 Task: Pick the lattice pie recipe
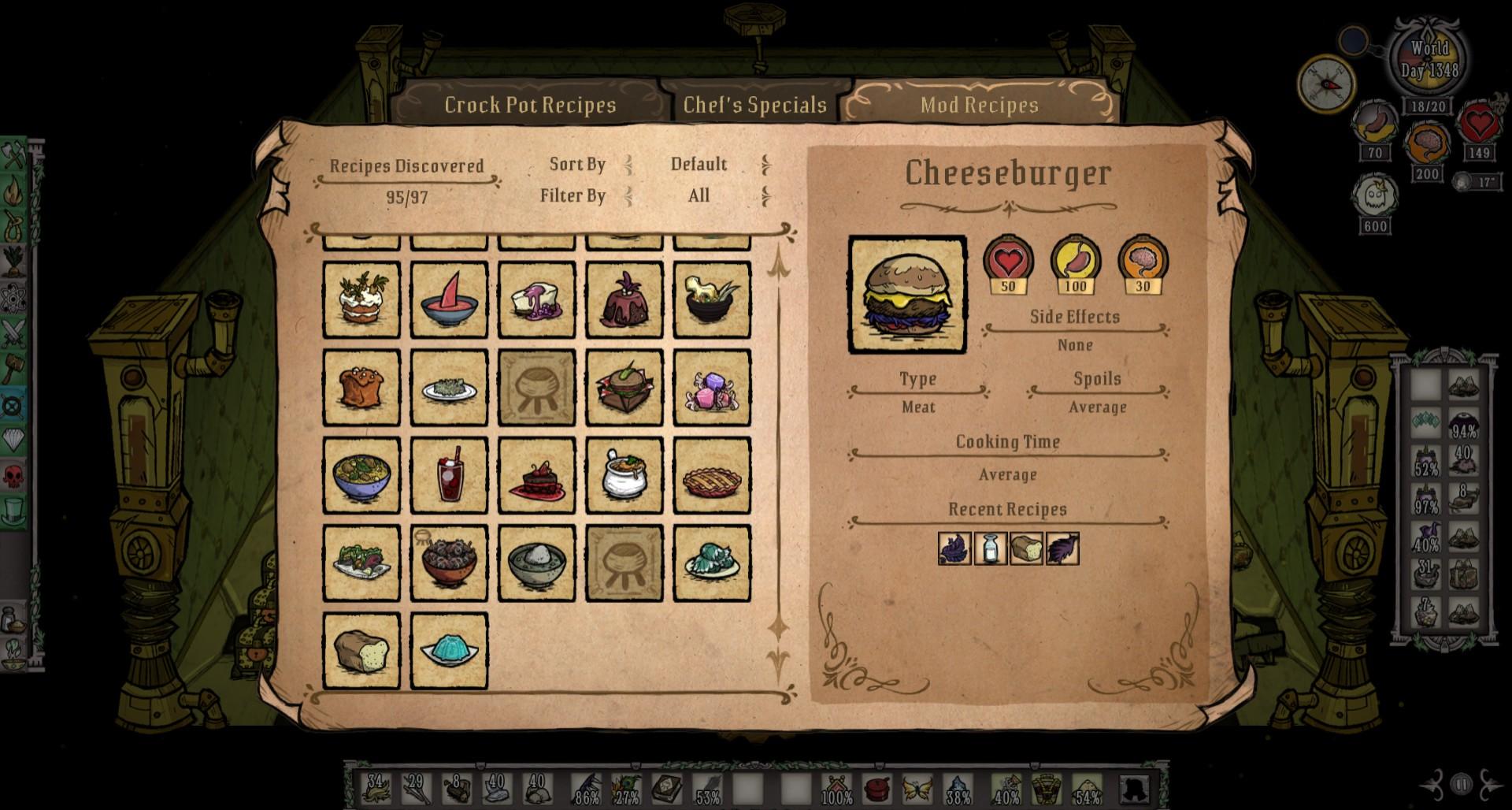(712, 476)
